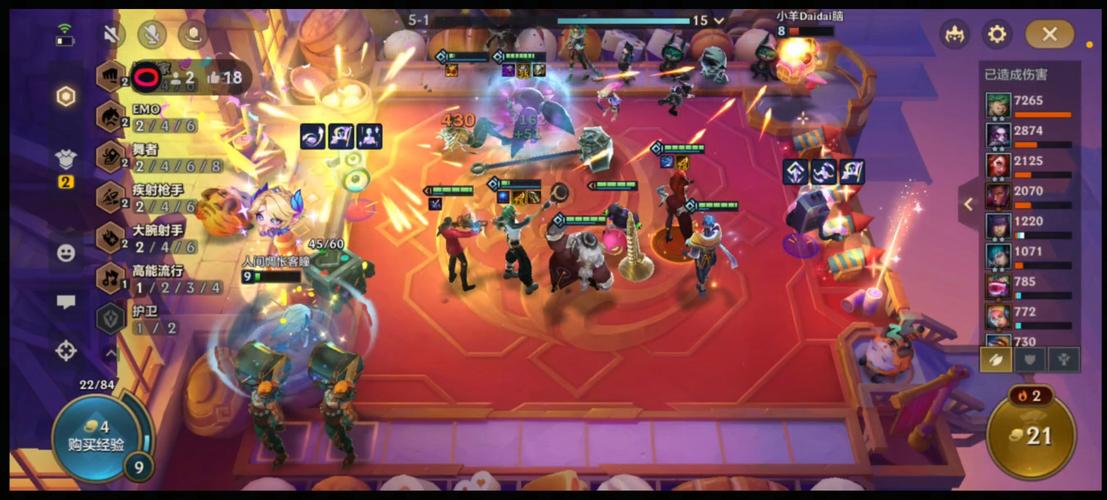Viewport: 1107px width, 500px height.
Task: Open the settings gear
Action: click(x=996, y=34)
